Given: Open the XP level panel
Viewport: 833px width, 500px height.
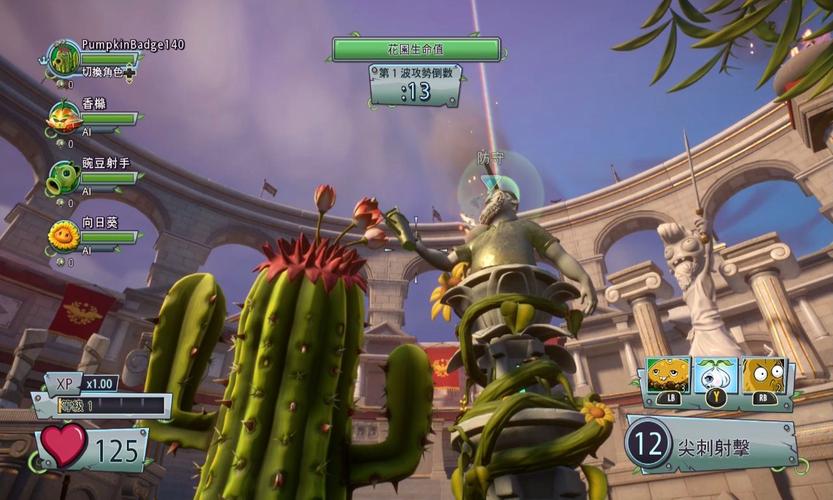Looking at the screenshot, I should click(100, 397).
